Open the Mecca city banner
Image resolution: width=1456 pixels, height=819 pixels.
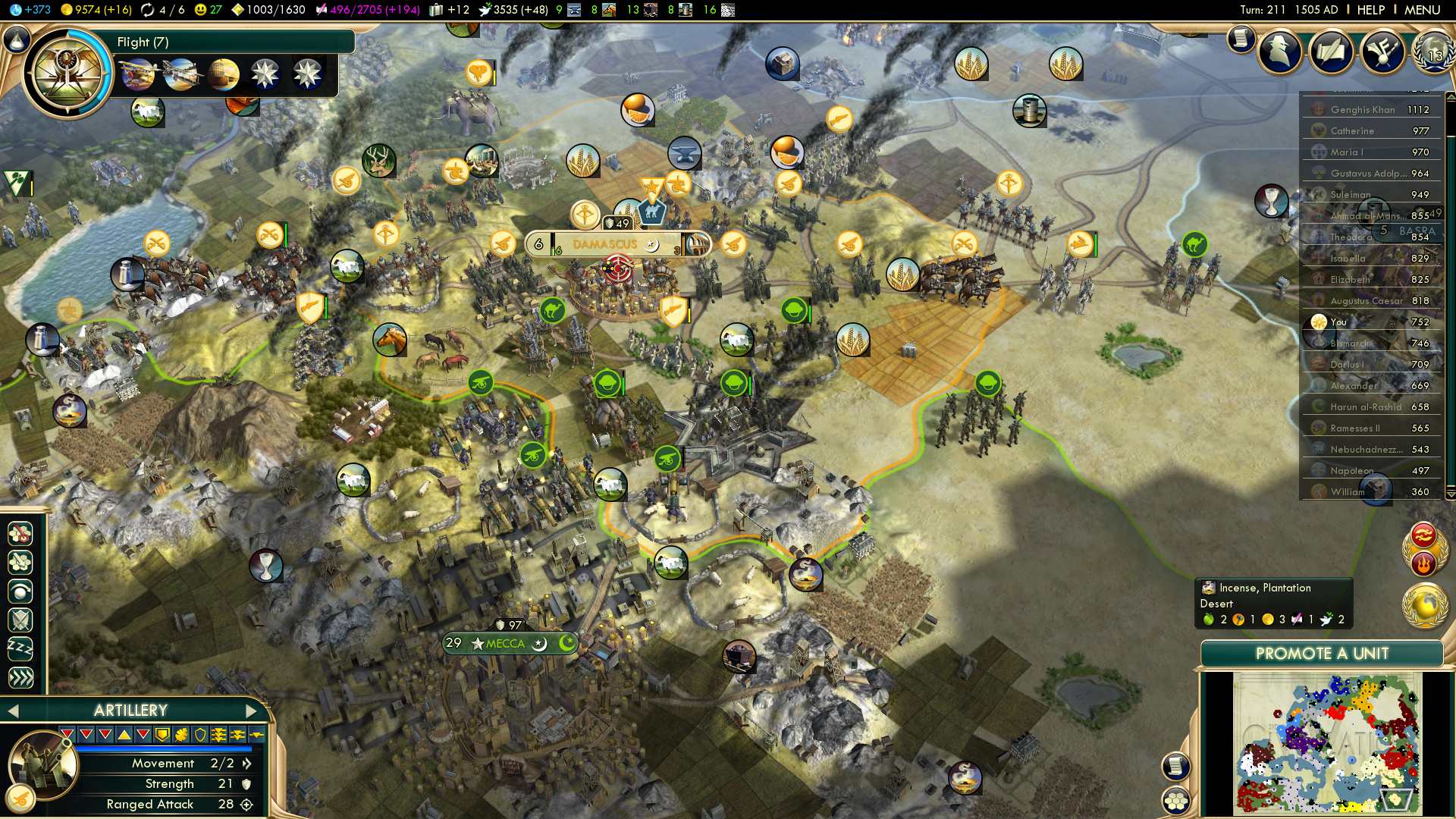506,643
